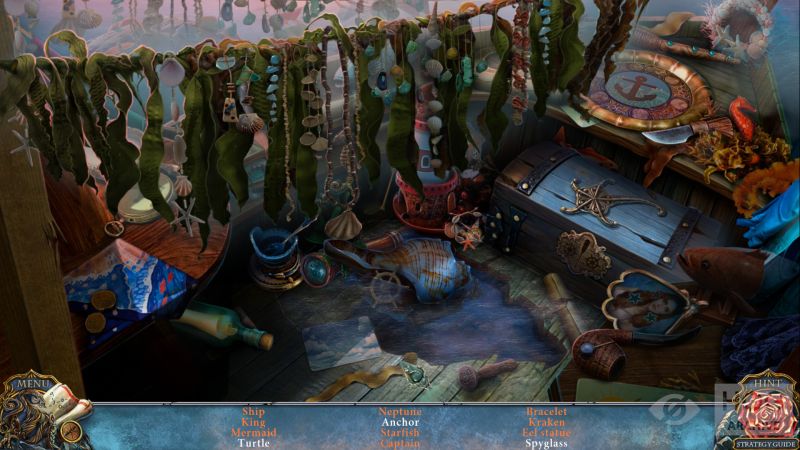Click the golden compass icon
The image size is (800, 450).
(x=71, y=431)
